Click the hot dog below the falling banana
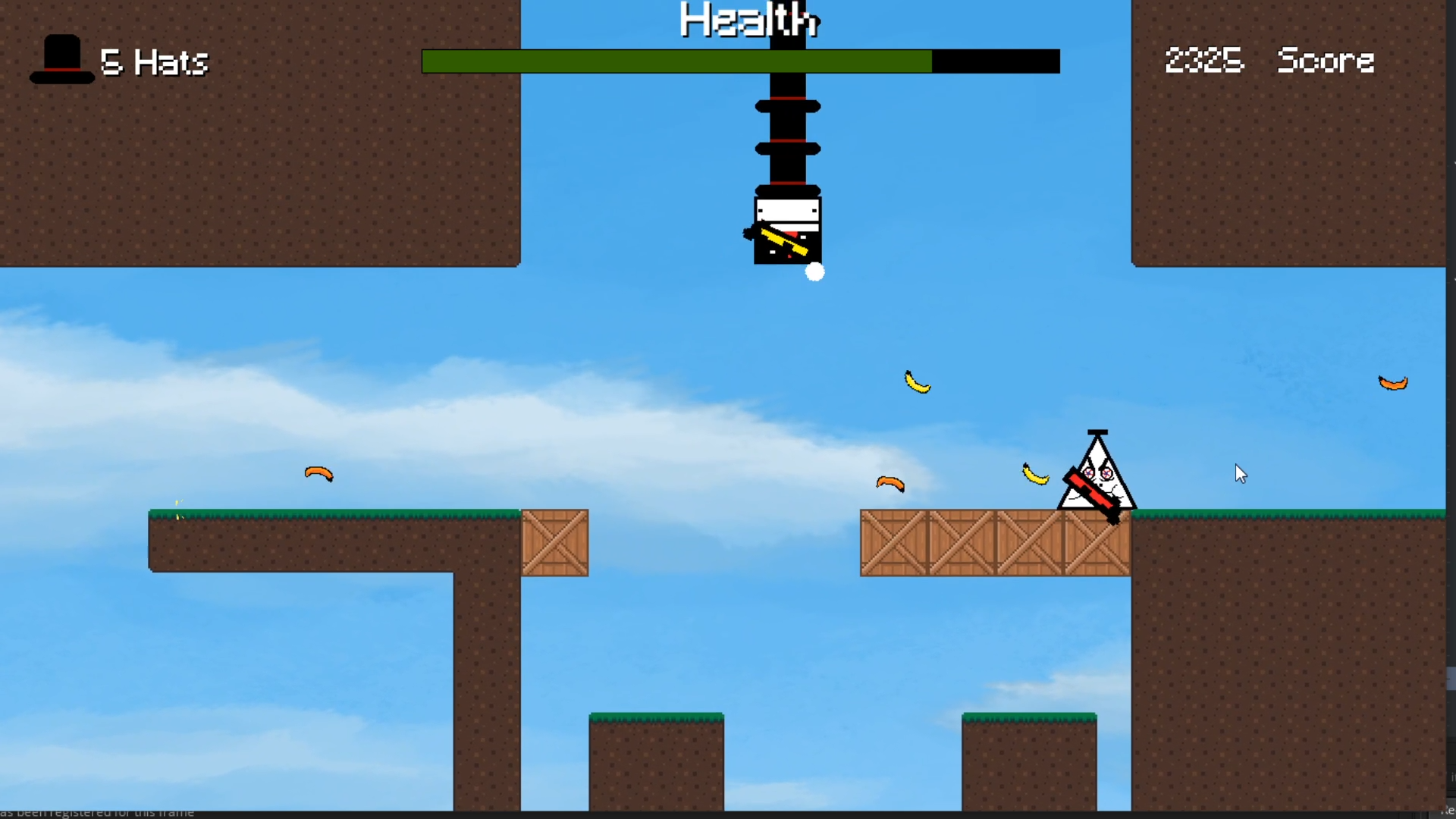The image size is (1456, 819). pos(892,484)
